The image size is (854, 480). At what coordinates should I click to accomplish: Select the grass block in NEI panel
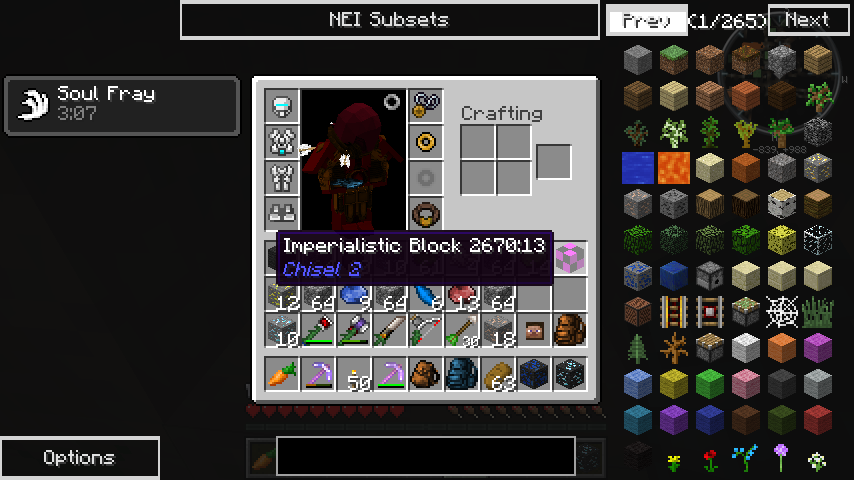[675, 59]
